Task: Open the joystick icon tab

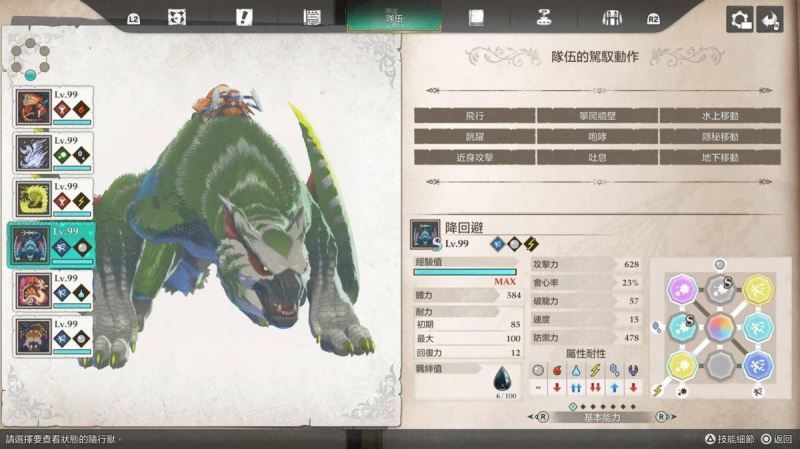Action: tap(543, 17)
